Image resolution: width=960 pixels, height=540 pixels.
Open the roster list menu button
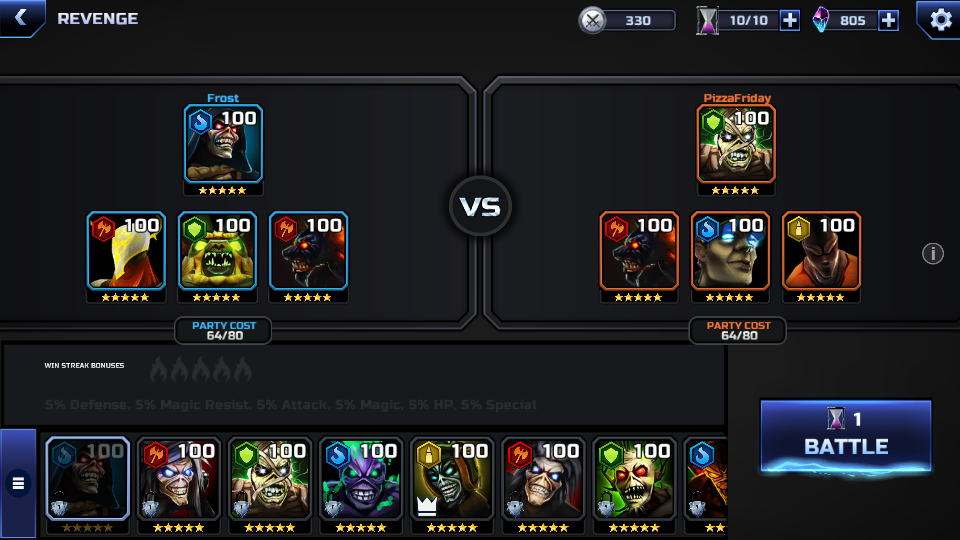pos(18,484)
